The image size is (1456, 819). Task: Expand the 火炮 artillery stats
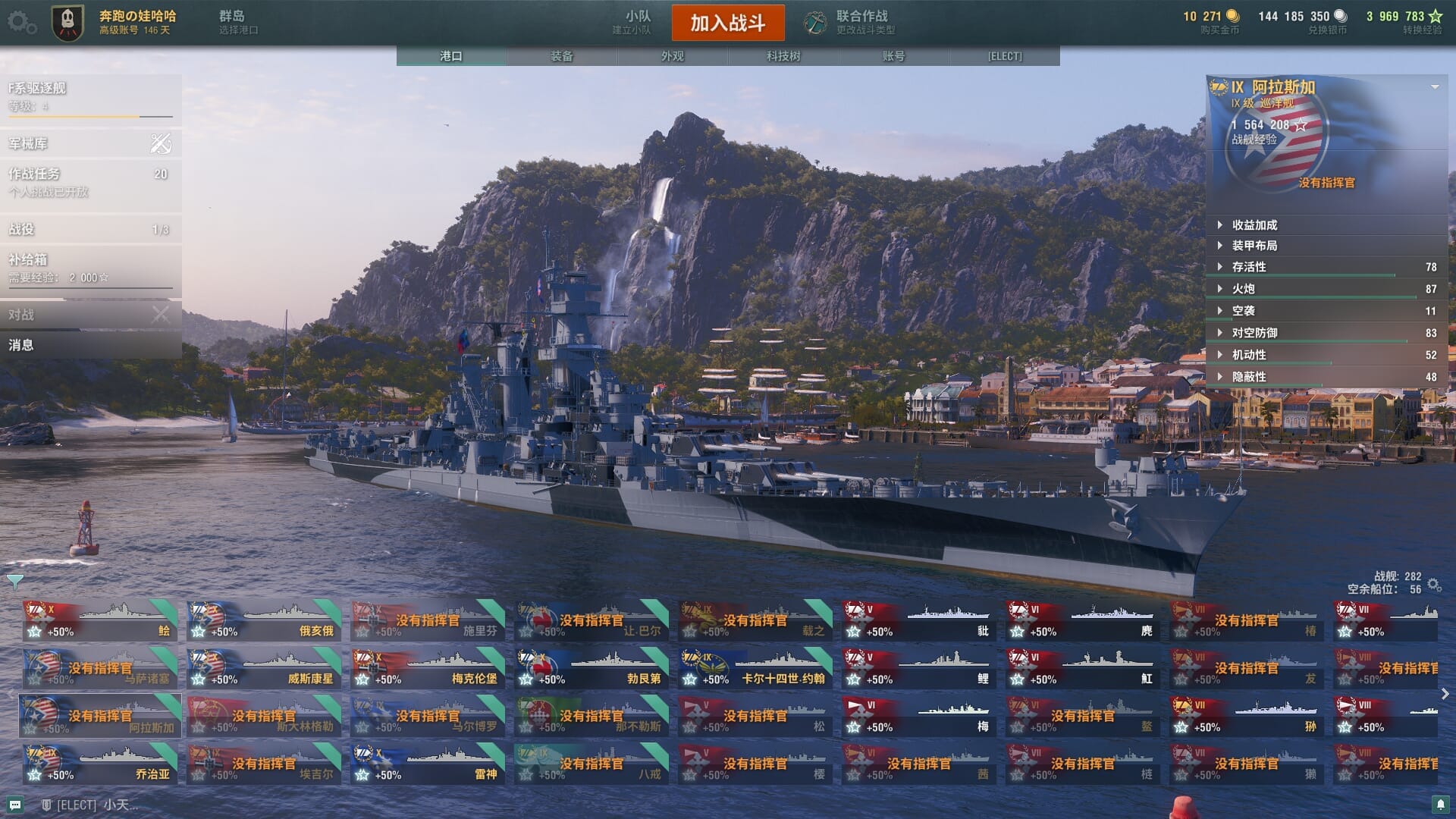point(1243,289)
